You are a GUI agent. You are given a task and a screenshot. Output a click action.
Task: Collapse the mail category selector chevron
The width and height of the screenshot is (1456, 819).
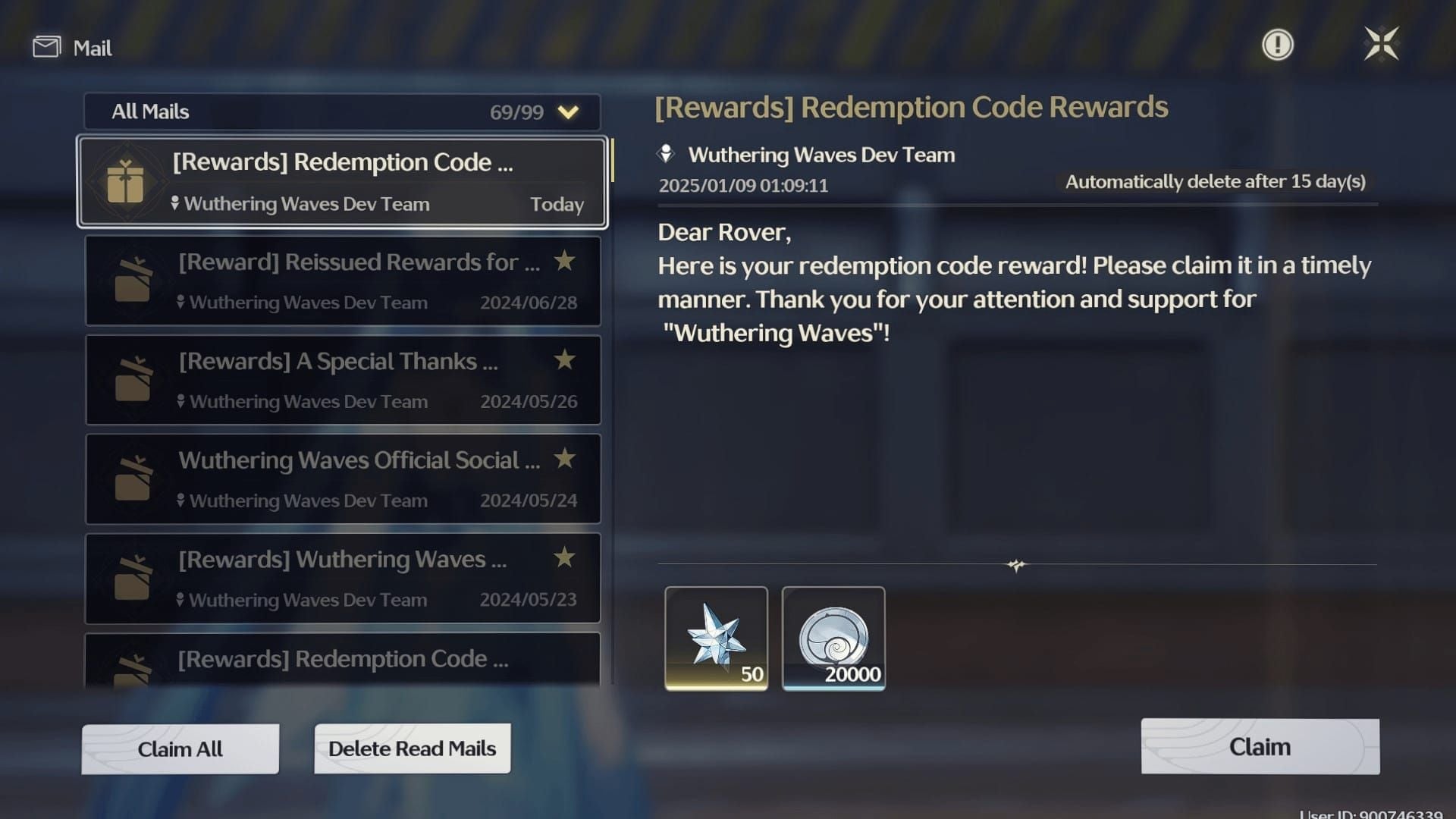[567, 111]
